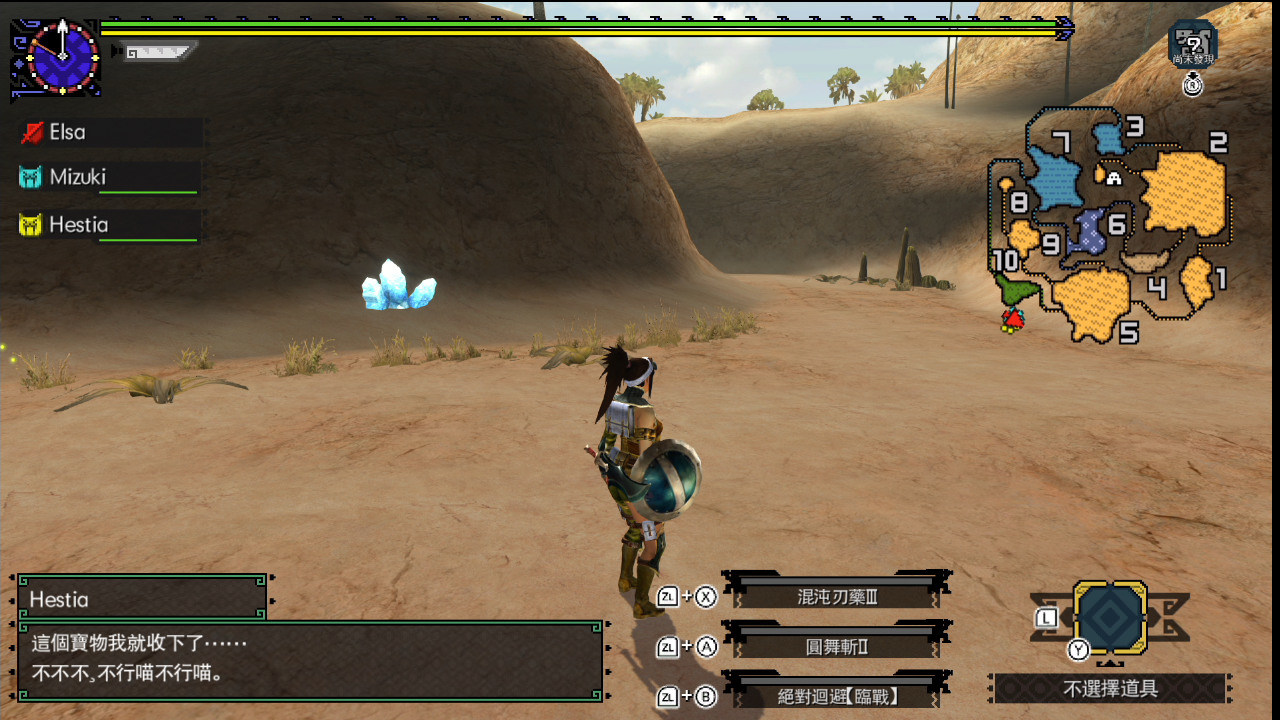
Task: Use the 圓舞斬Ⅱ hunter art
Action: [837, 647]
